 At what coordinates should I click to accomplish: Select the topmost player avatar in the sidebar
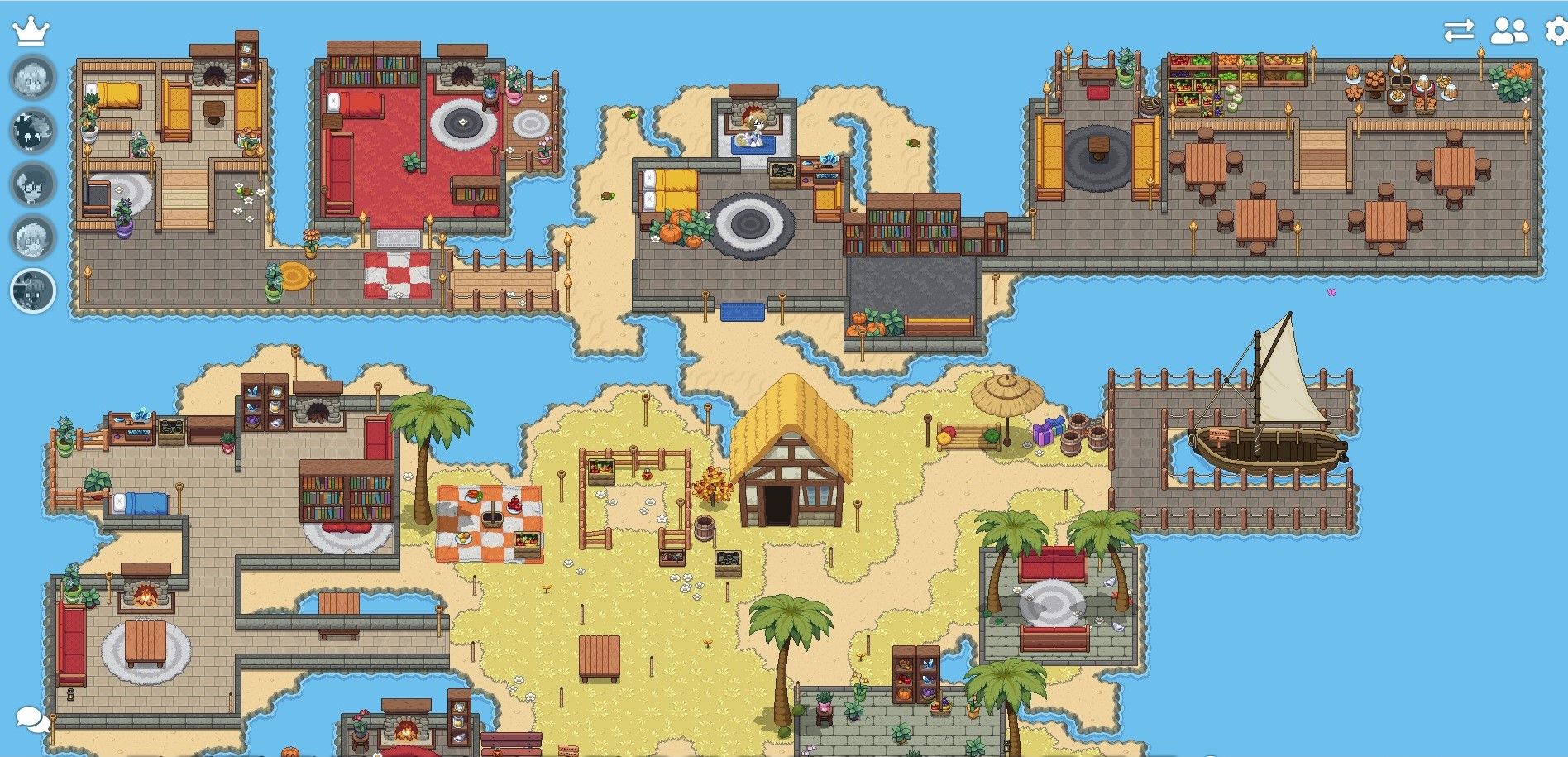coord(31,79)
